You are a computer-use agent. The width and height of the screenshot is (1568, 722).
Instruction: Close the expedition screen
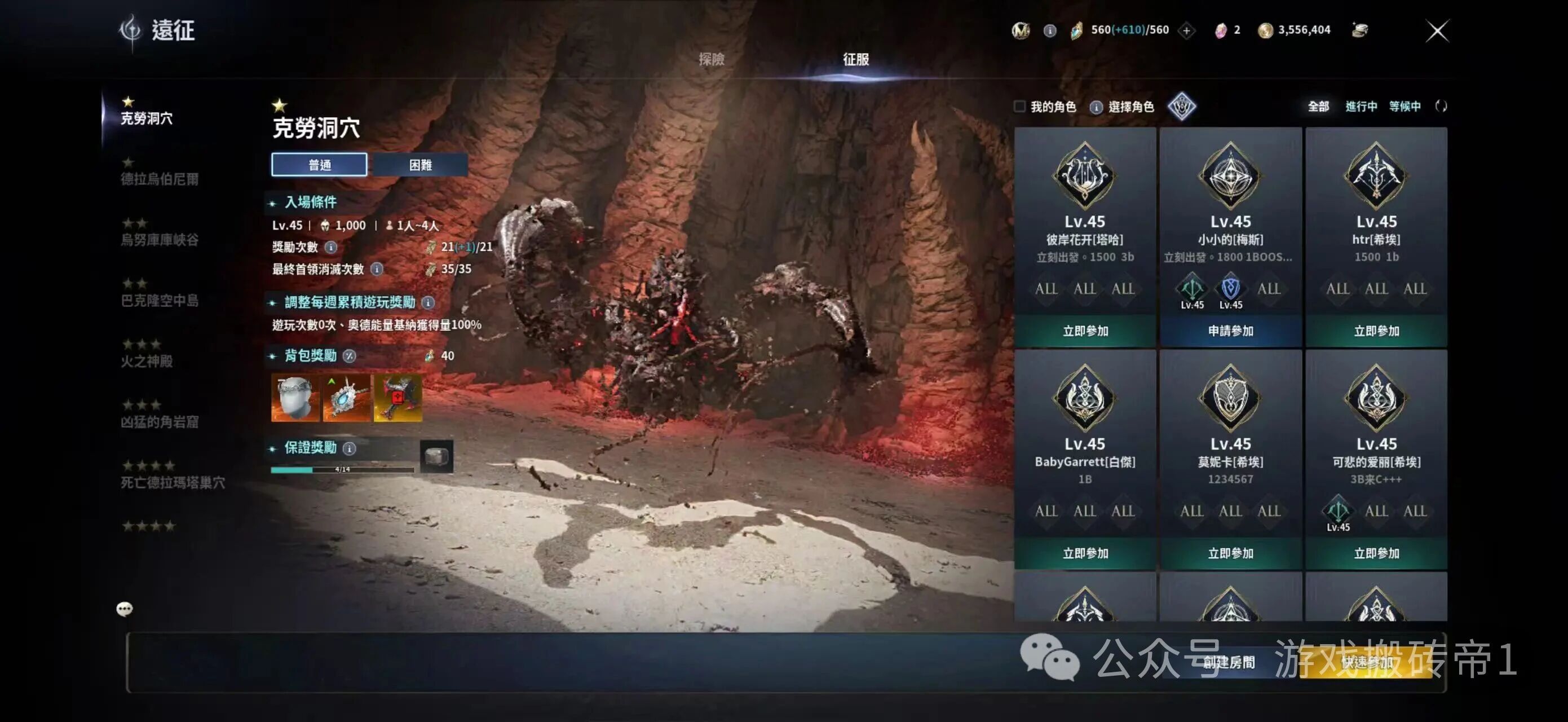pyautogui.click(x=1437, y=30)
